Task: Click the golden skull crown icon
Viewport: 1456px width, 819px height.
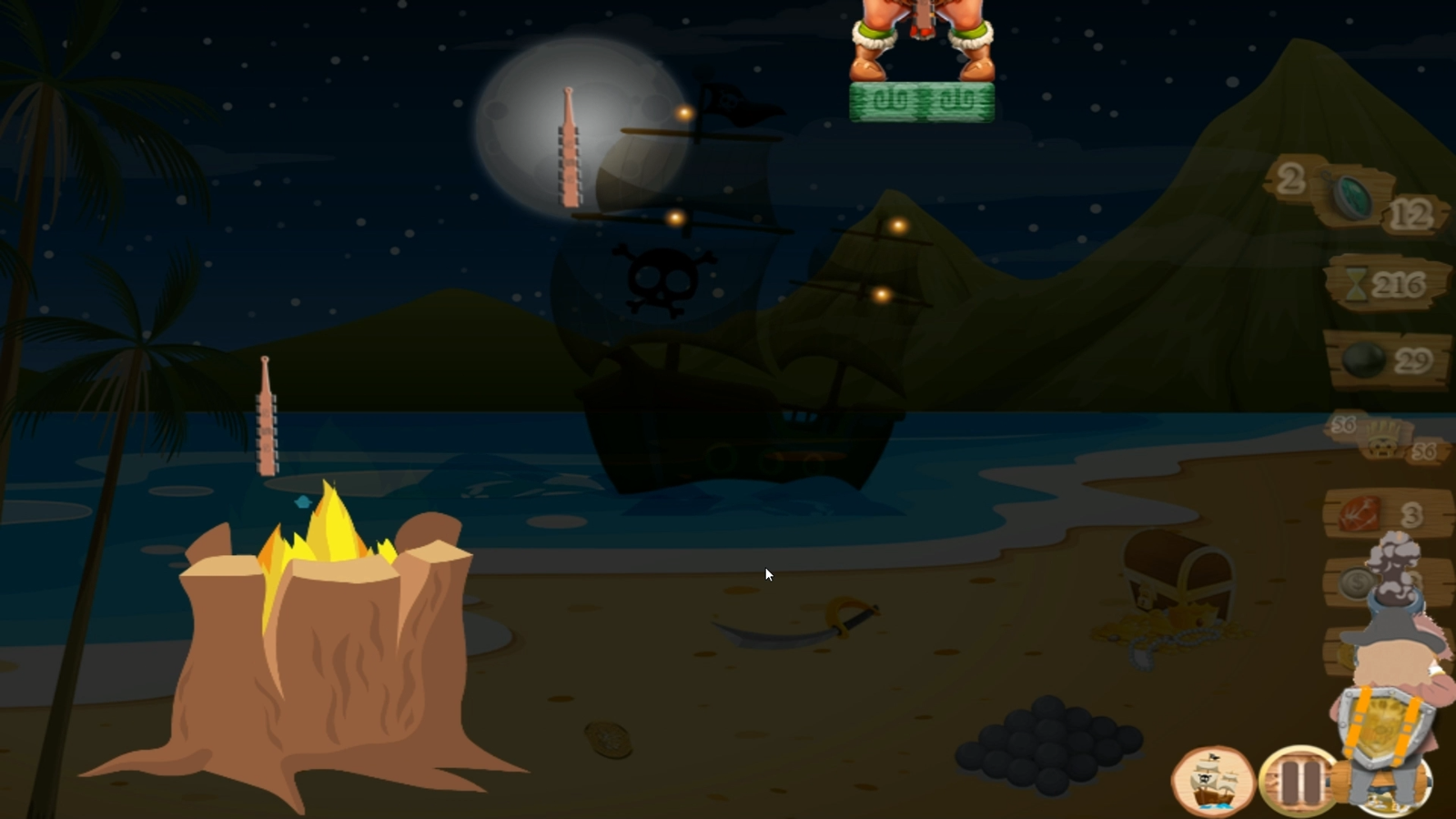Action: [1383, 441]
